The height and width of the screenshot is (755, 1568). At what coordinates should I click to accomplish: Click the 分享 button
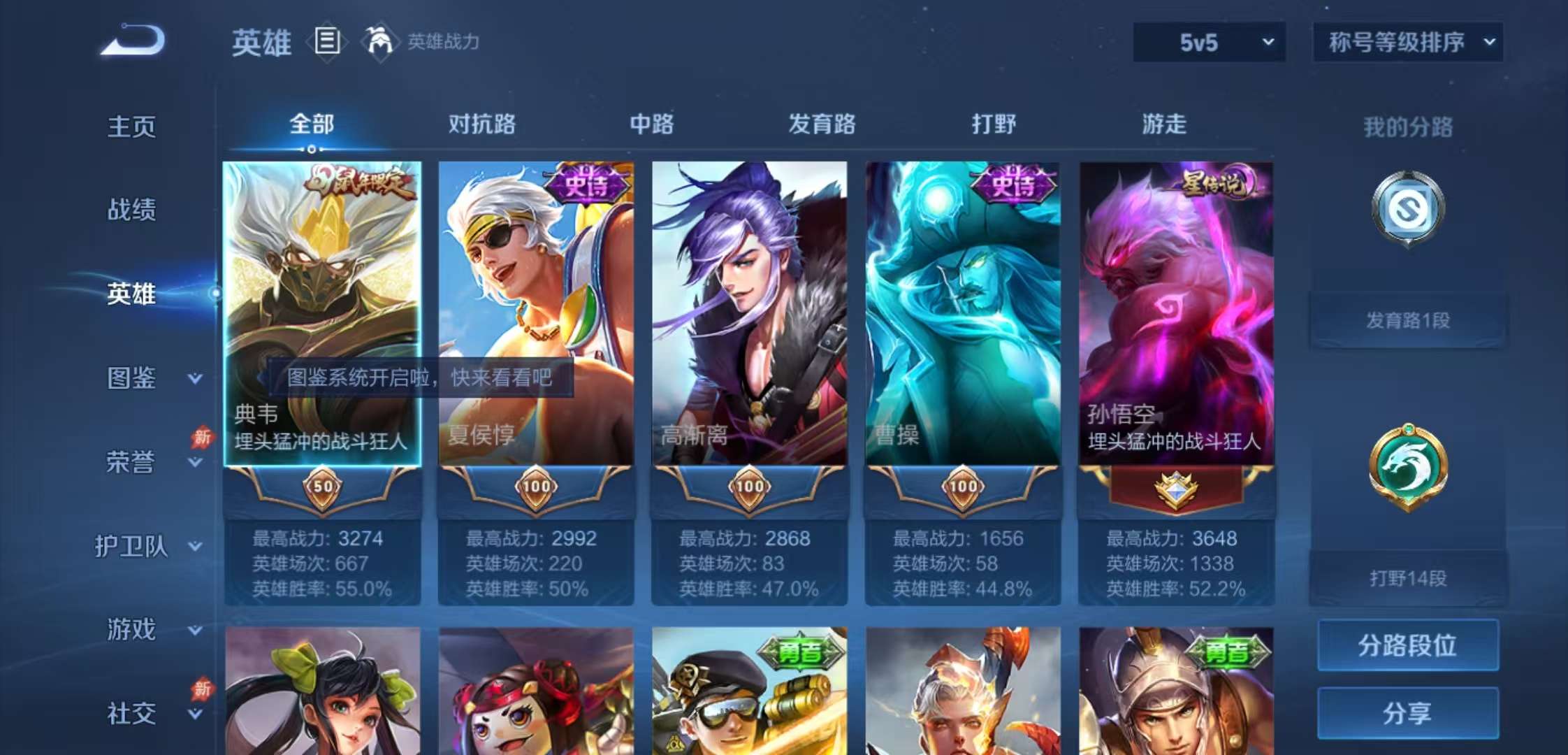pyautogui.click(x=1408, y=713)
